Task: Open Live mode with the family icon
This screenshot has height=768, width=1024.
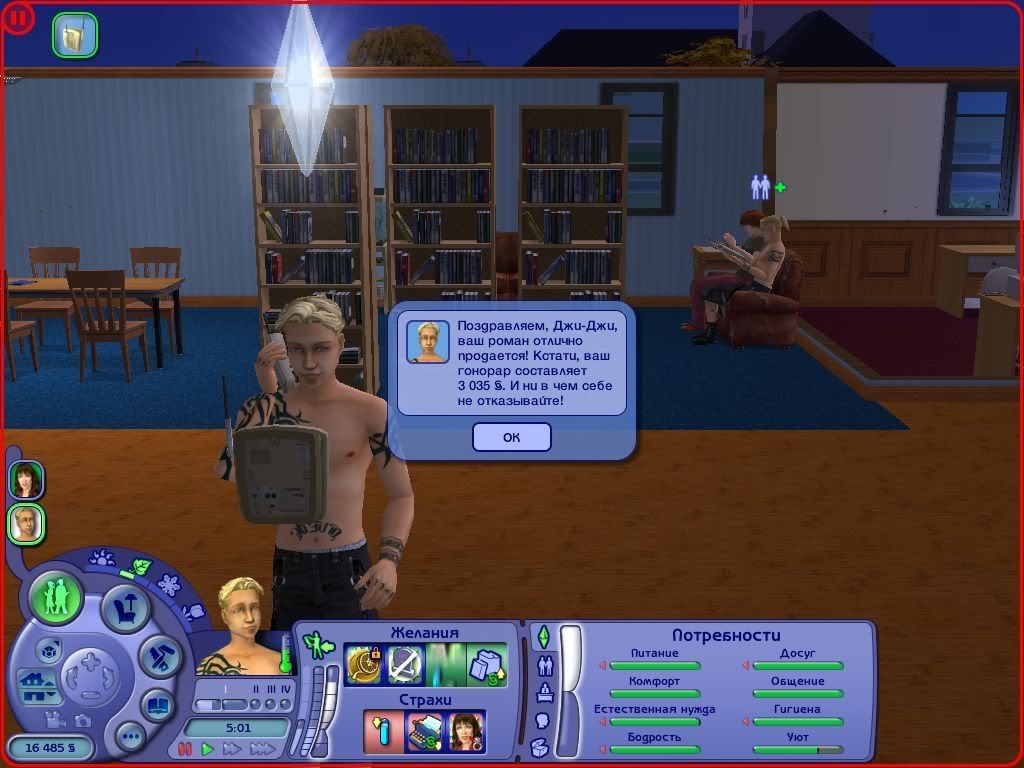Action: point(56,598)
